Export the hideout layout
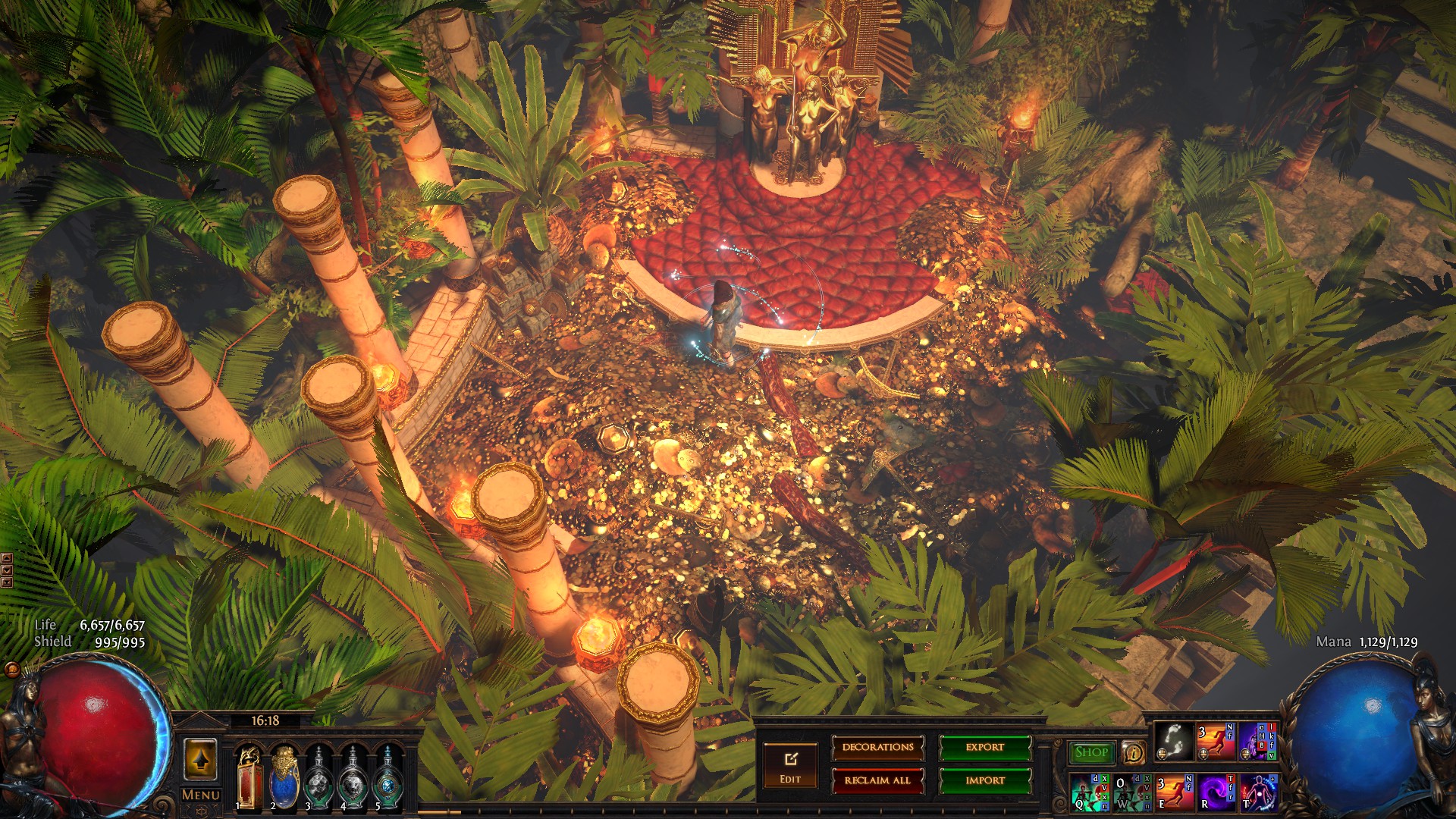Image resolution: width=1456 pixels, height=819 pixels. coord(984,748)
